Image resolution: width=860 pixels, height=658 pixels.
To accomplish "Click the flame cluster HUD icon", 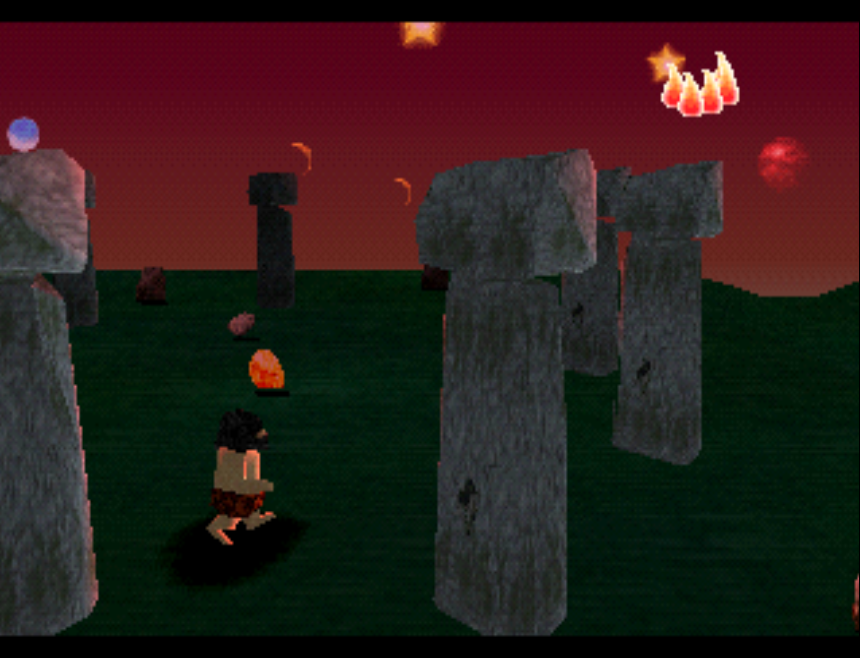I will (701, 86).
